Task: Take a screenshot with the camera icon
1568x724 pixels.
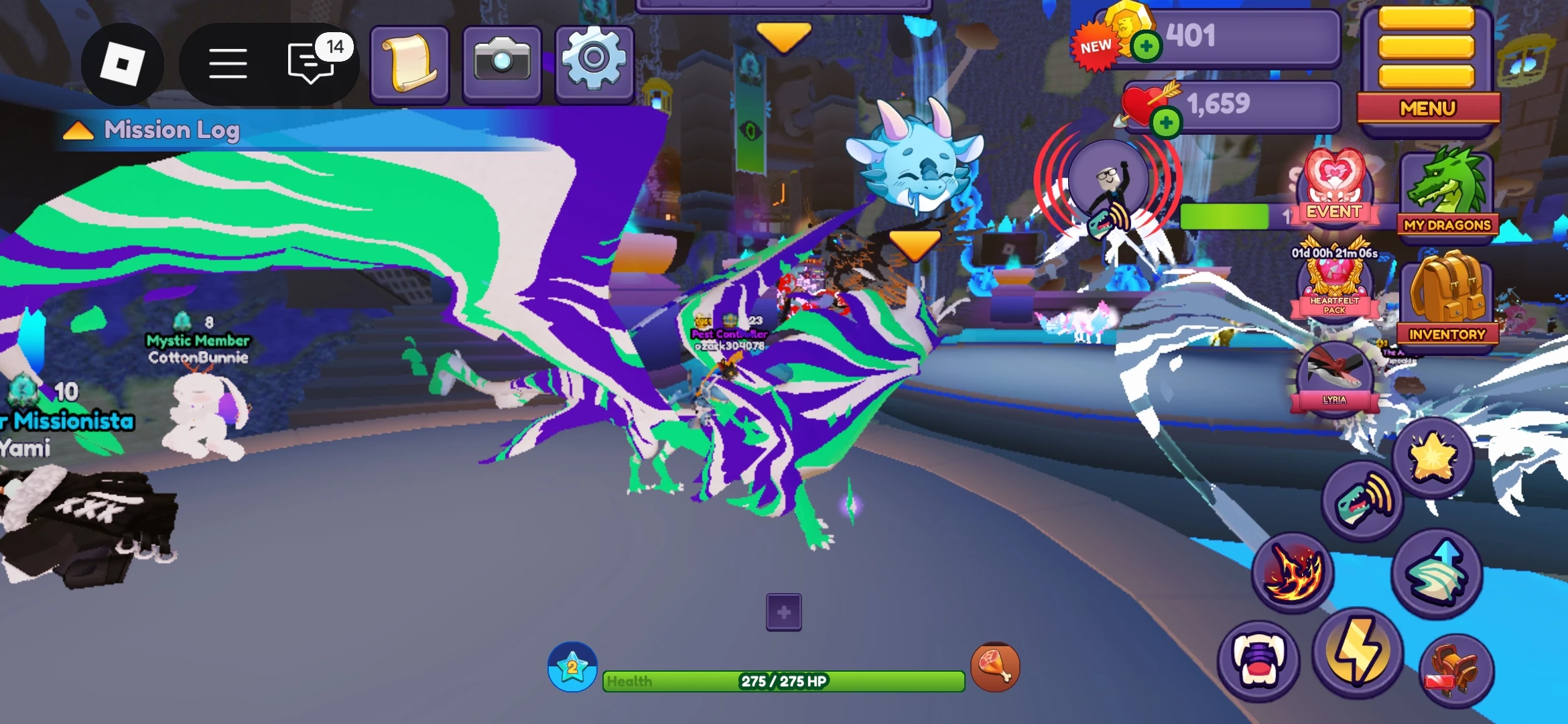Action: [x=502, y=64]
